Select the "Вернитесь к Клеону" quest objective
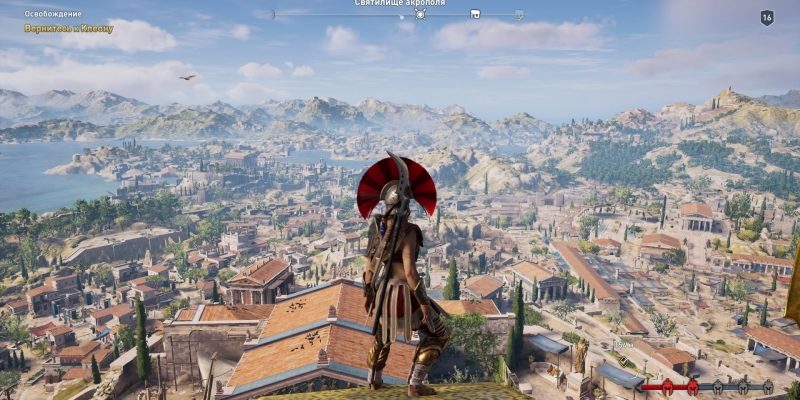This screenshot has height=400, width=800. [69, 29]
